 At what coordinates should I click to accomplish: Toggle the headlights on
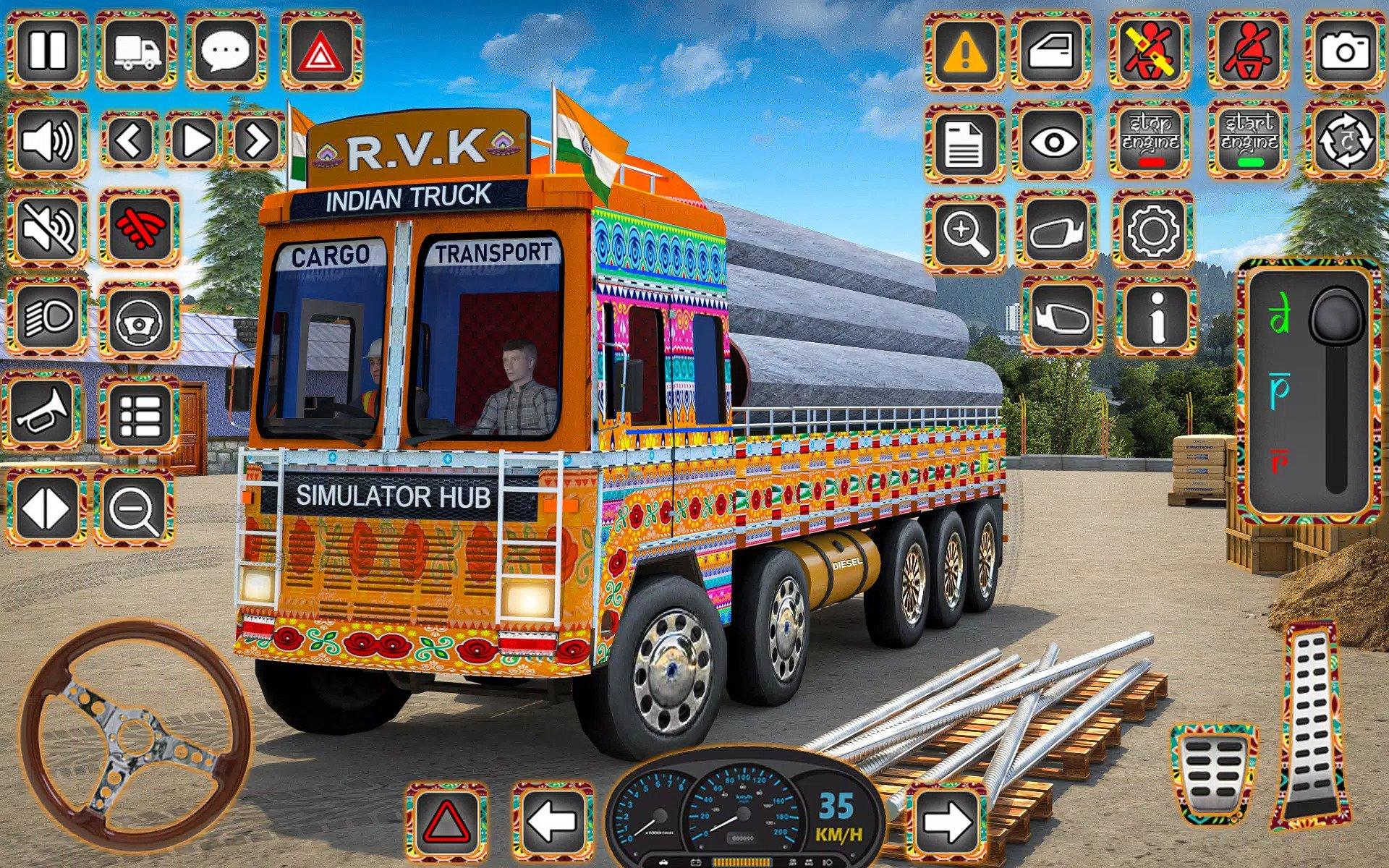[x=48, y=318]
